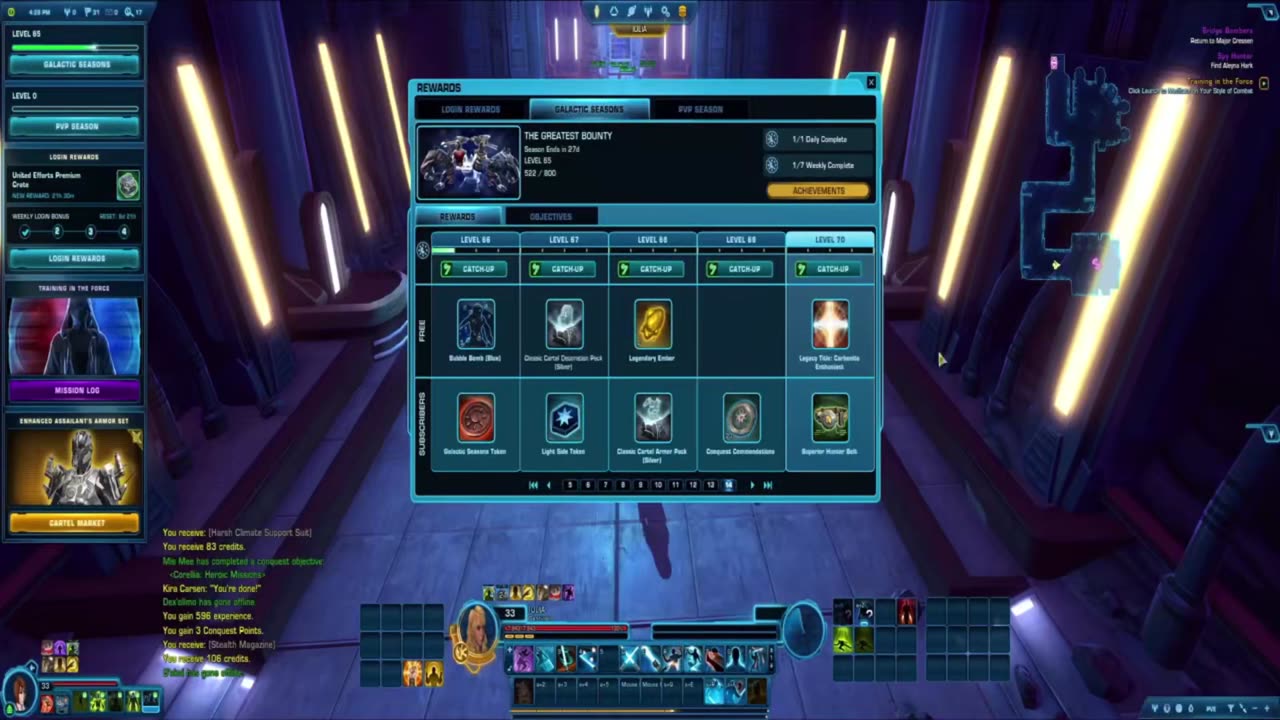Select the Legendary Ember reward icon

[653, 325]
